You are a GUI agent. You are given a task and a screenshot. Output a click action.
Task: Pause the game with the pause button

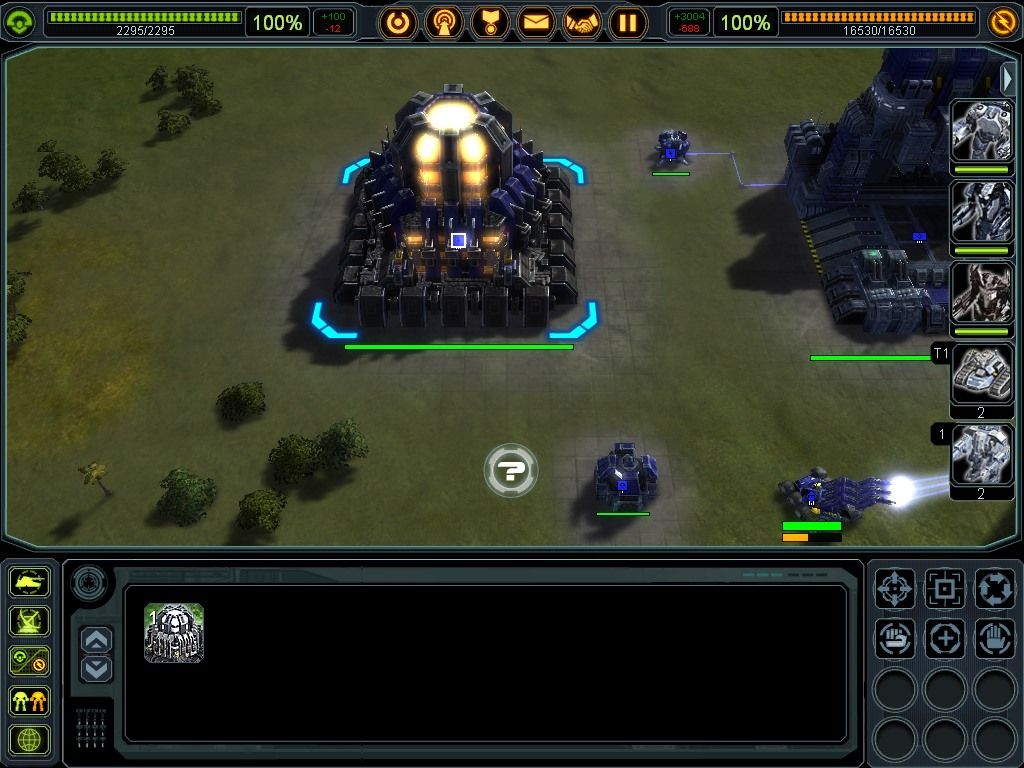point(628,22)
